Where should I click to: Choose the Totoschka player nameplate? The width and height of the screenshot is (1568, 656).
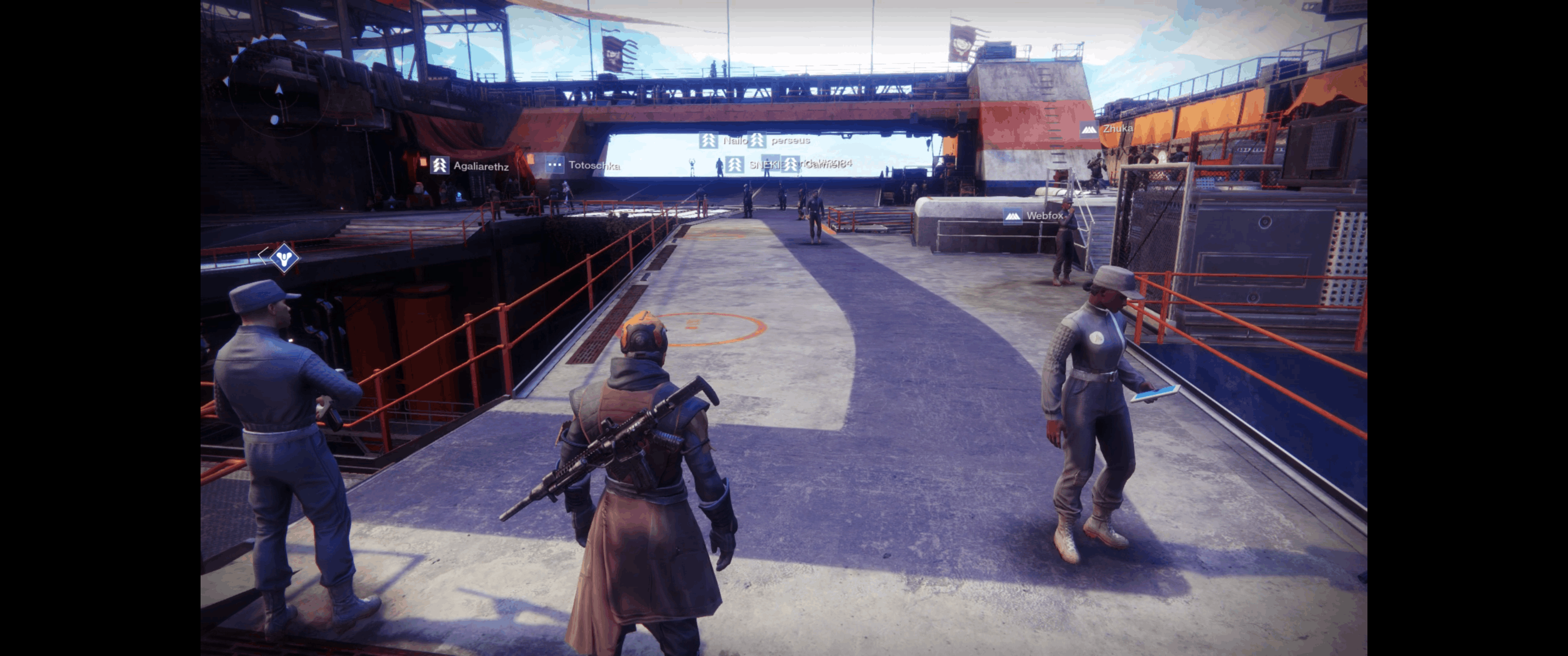coord(583,165)
